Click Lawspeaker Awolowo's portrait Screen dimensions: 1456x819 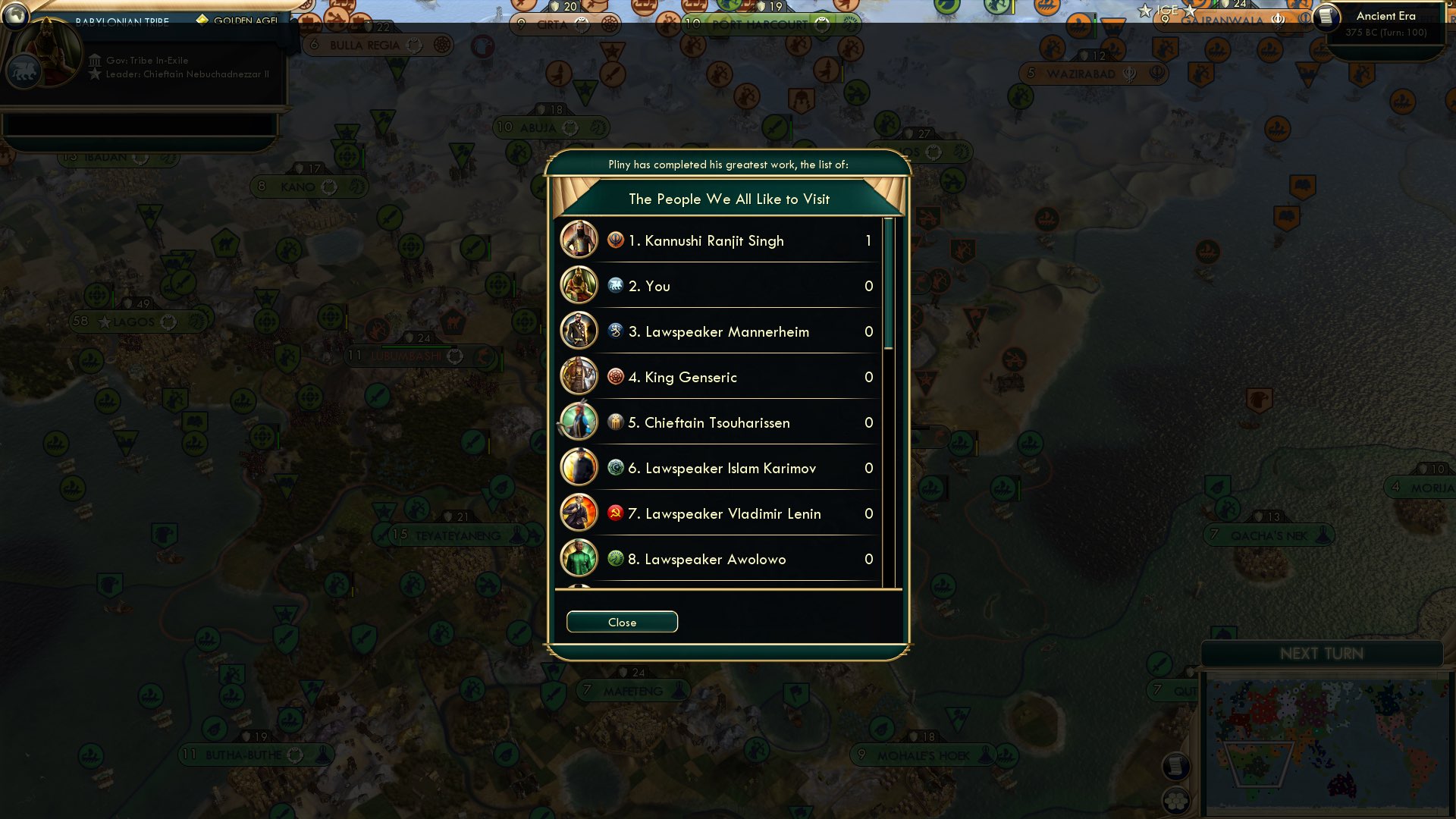pyautogui.click(x=579, y=559)
